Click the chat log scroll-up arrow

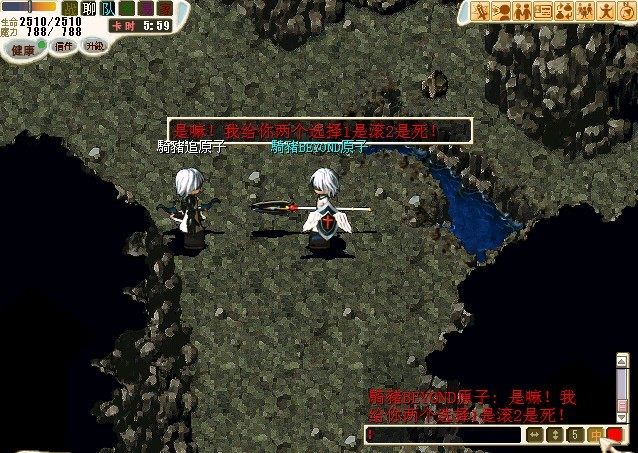tap(623, 359)
